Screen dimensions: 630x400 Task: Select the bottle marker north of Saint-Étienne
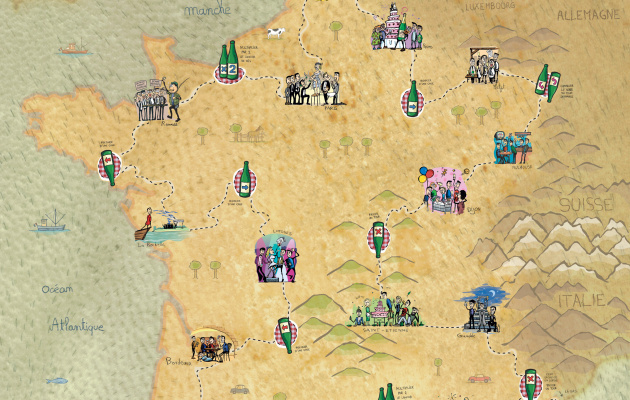click(379, 239)
